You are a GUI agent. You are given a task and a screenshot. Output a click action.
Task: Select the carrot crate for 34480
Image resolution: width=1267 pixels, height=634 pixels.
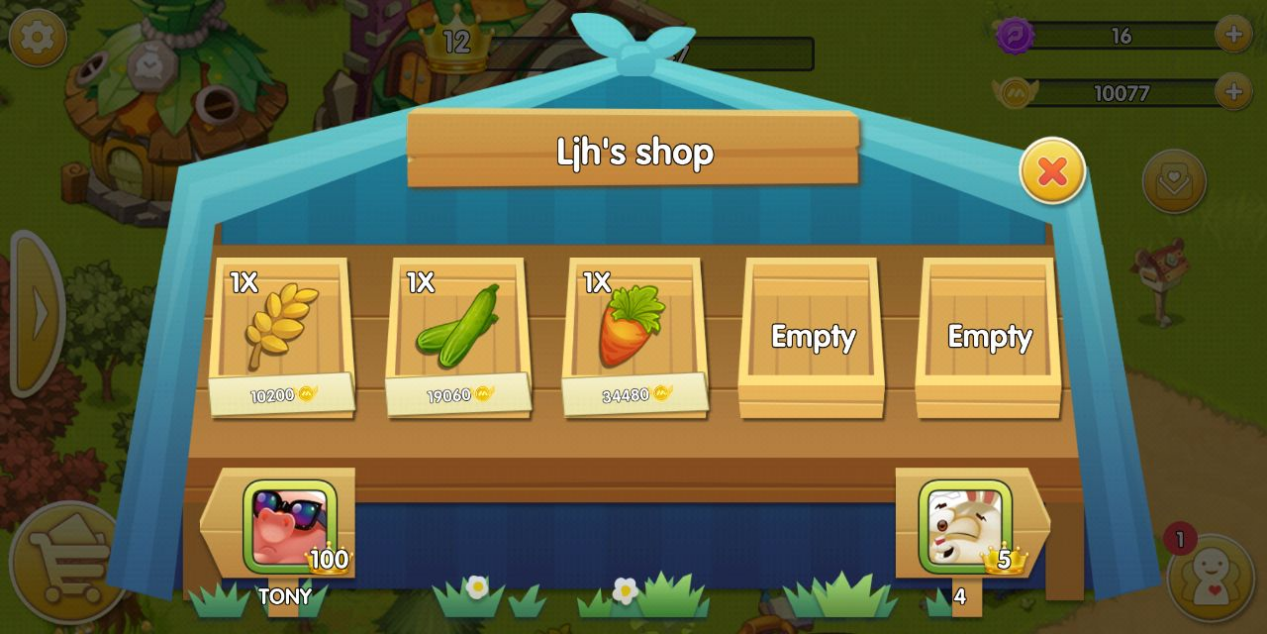634,336
